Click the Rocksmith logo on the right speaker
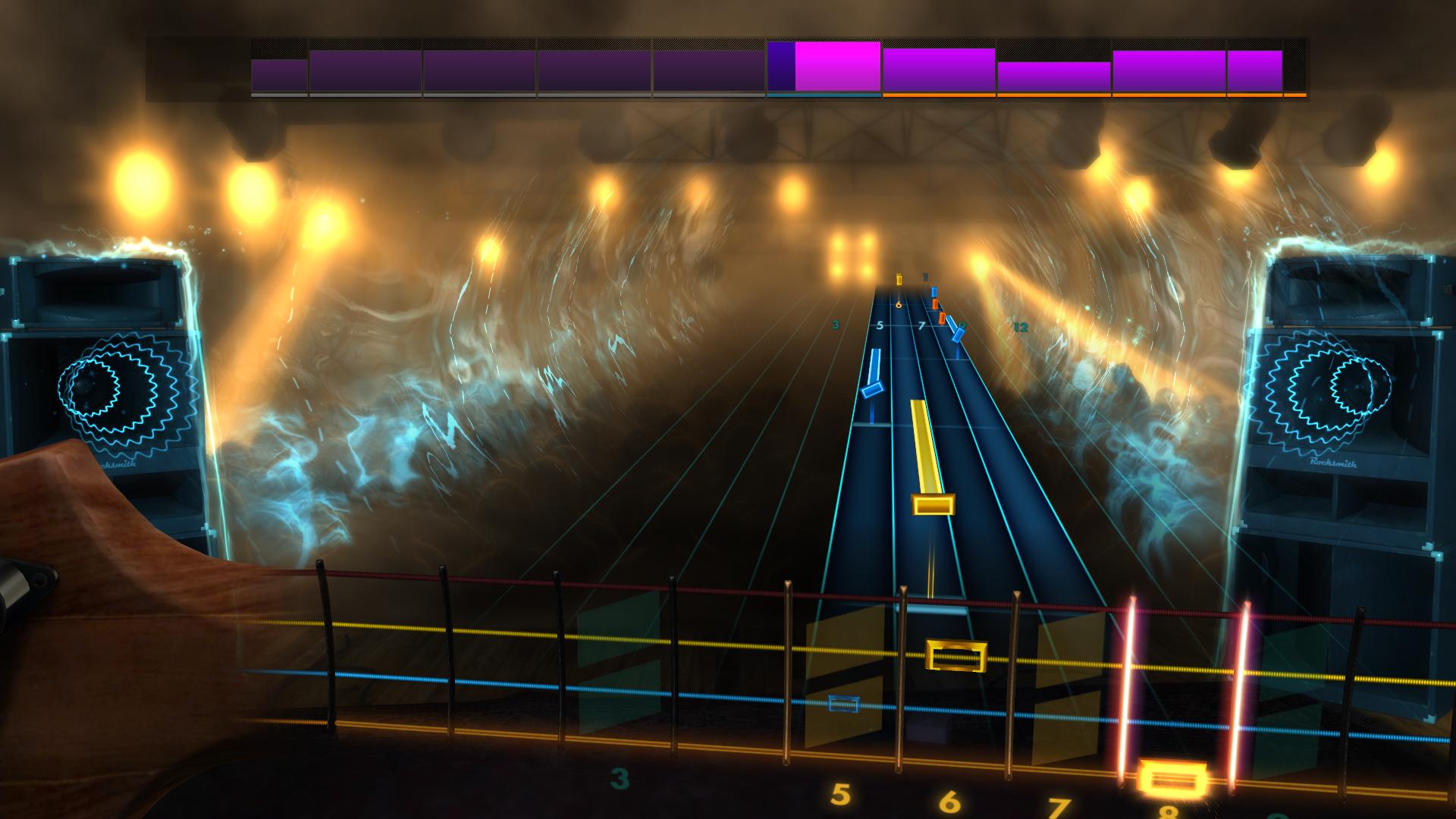 tap(1334, 463)
